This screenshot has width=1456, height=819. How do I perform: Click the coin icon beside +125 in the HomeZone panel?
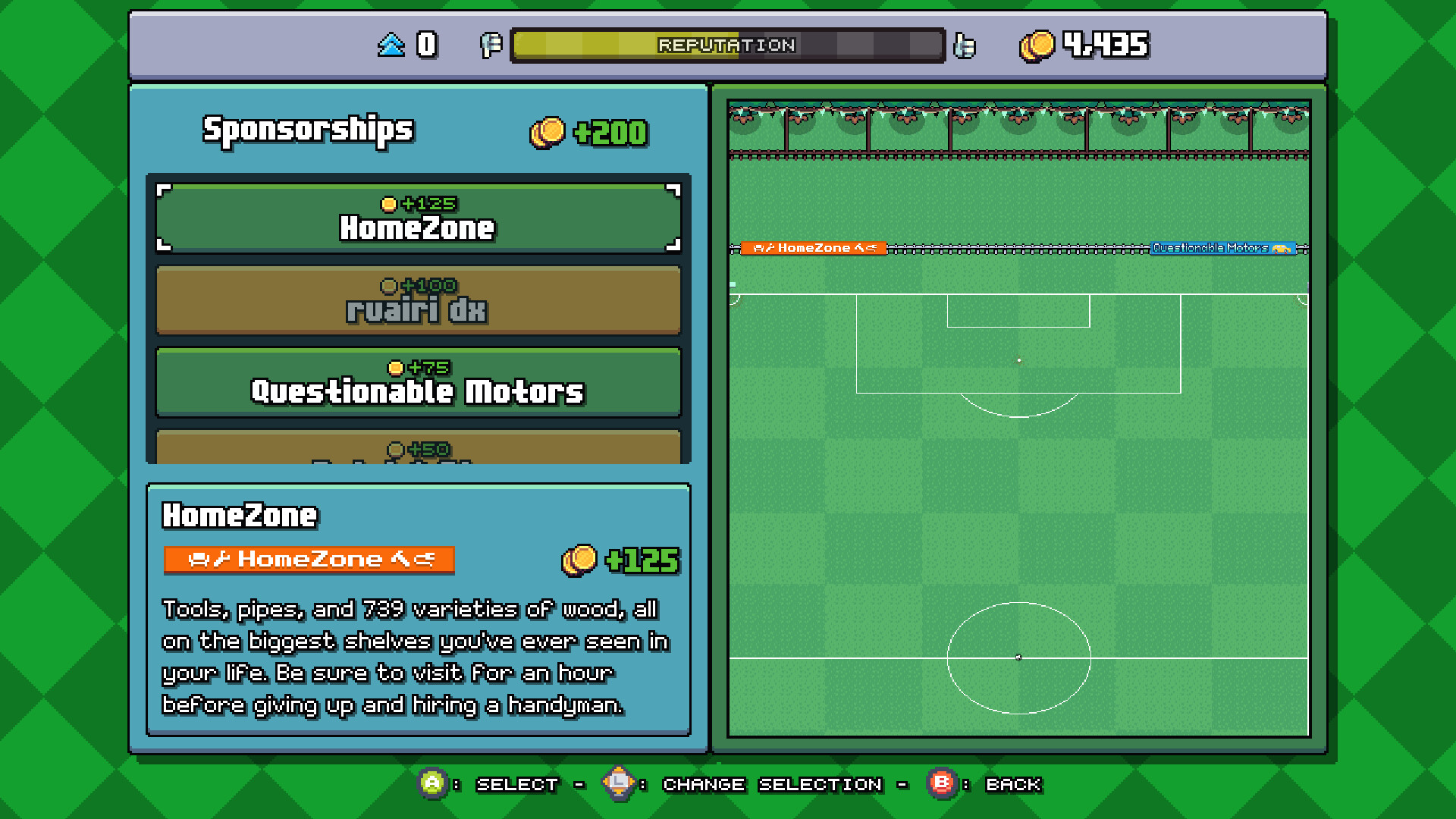(578, 560)
